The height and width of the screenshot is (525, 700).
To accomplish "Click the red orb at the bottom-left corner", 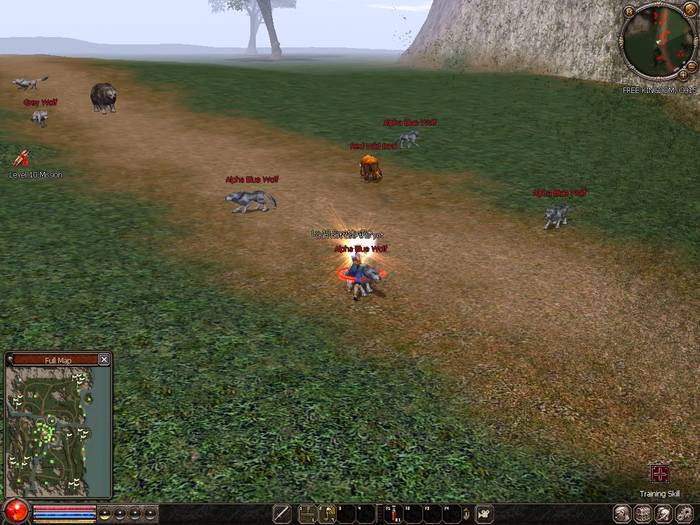I will pos(15,511).
